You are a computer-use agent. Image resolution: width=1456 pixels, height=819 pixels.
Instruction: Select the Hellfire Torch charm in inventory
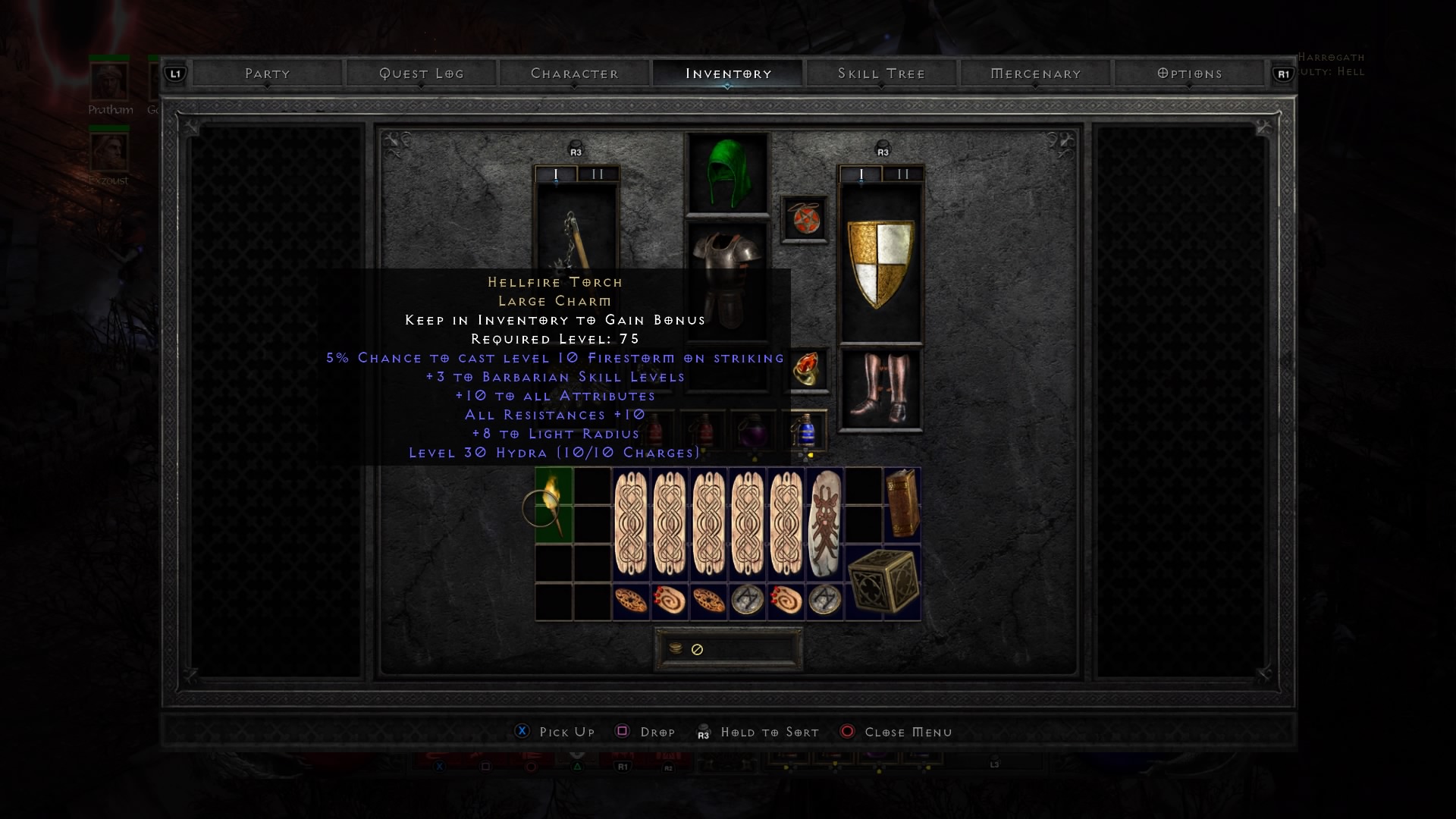(554, 504)
